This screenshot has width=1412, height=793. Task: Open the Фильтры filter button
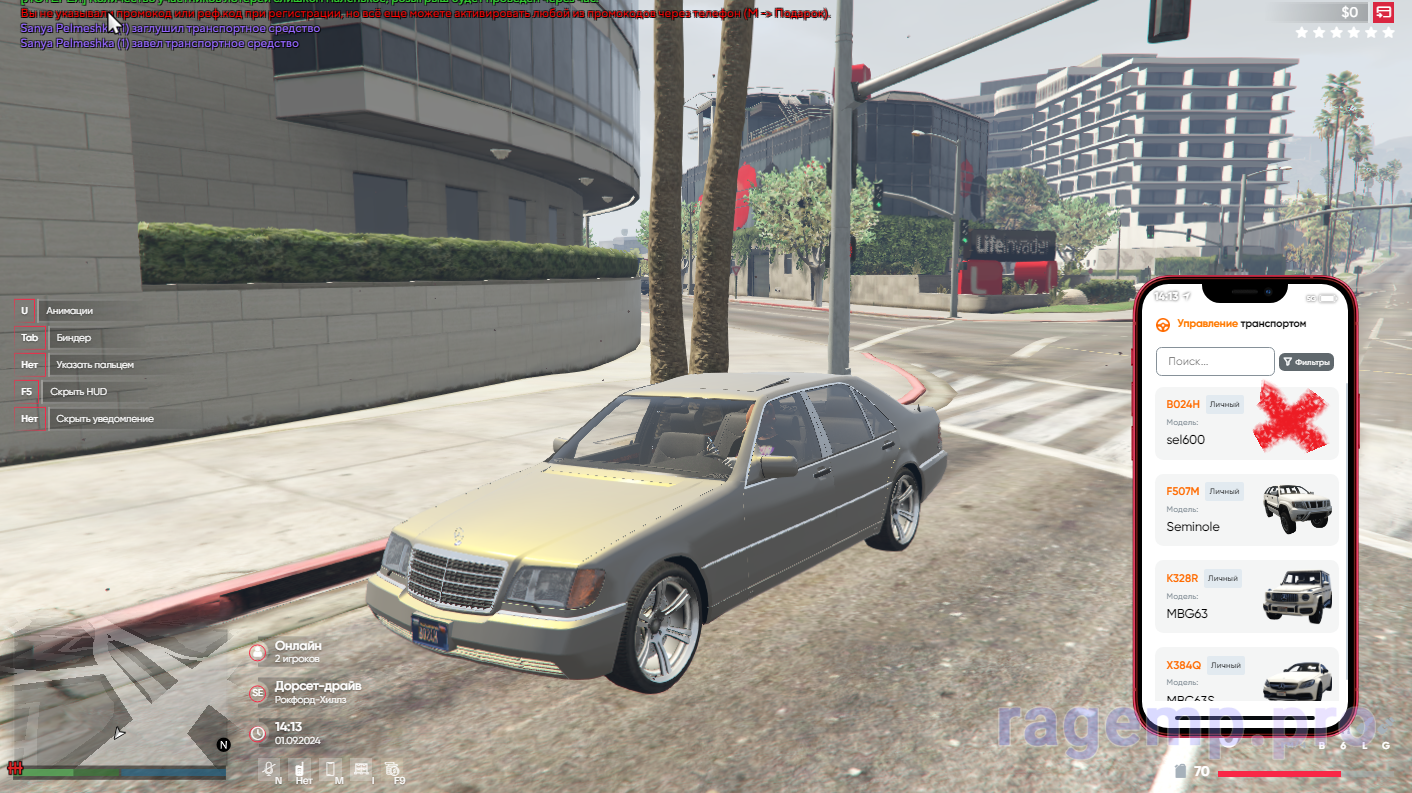pyautogui.click(x=1306, y=362)
